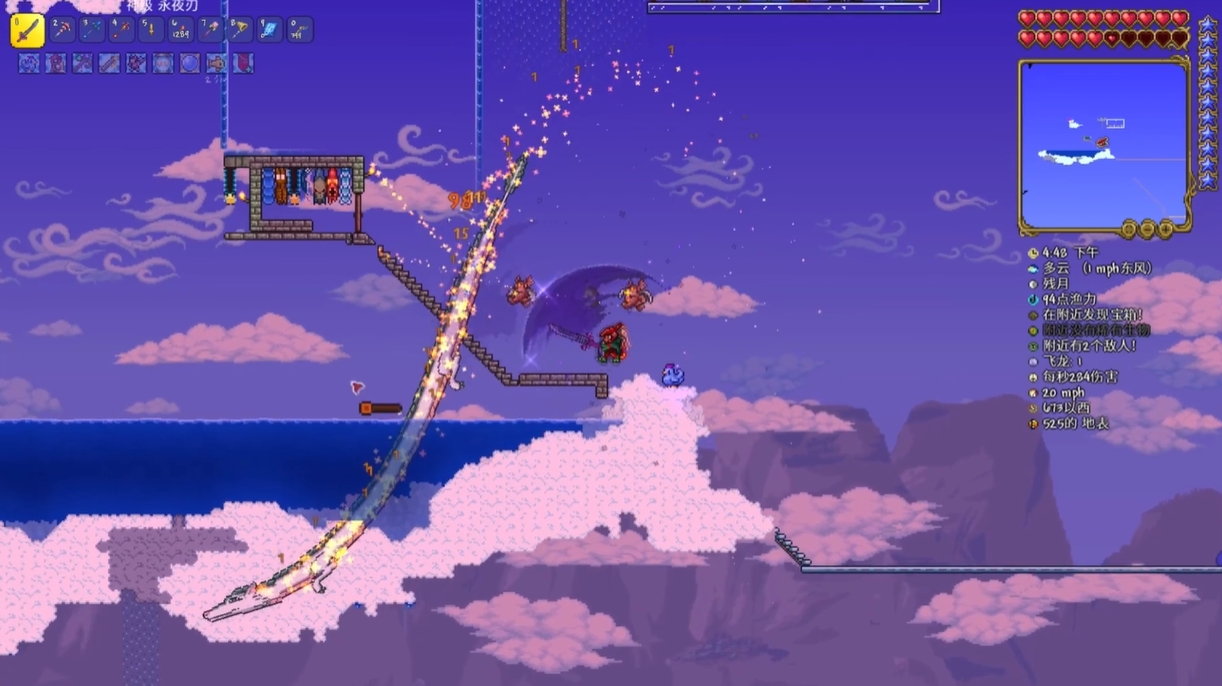Zoom in the minimap with plus button

(x=1165, y=229)
